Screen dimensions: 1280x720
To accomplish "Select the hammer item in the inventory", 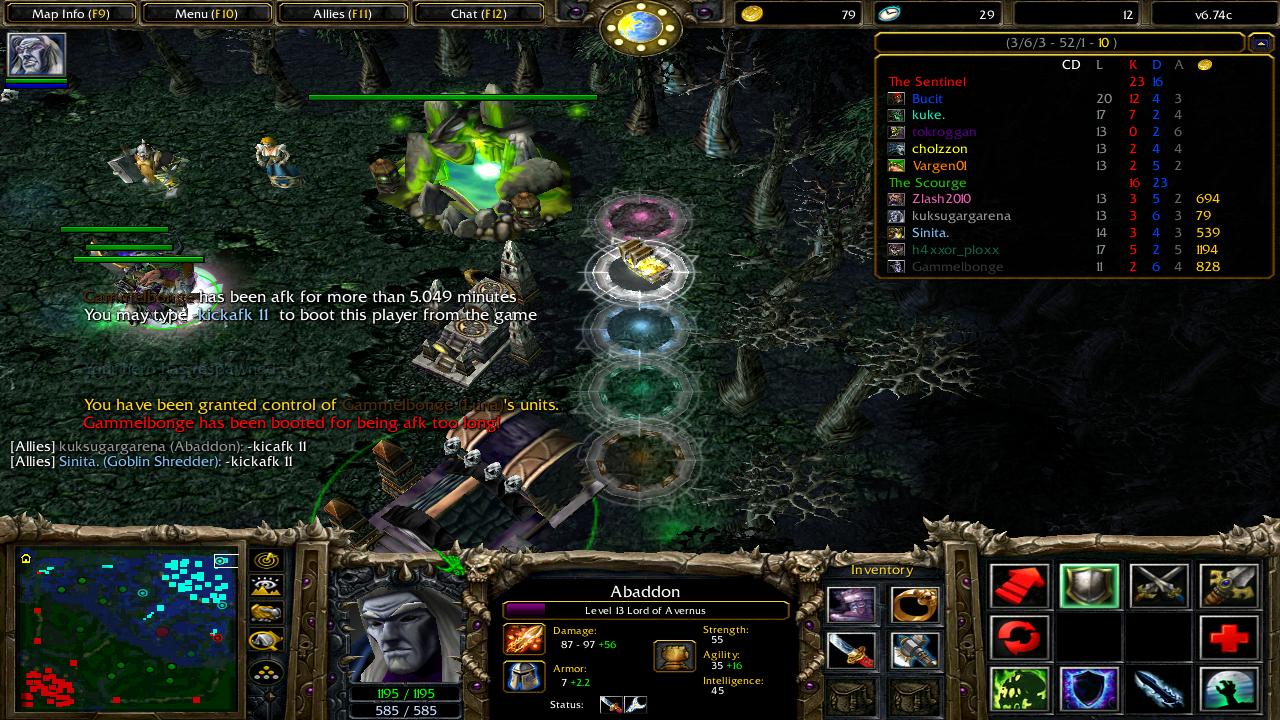I will [x=915, y=651].
